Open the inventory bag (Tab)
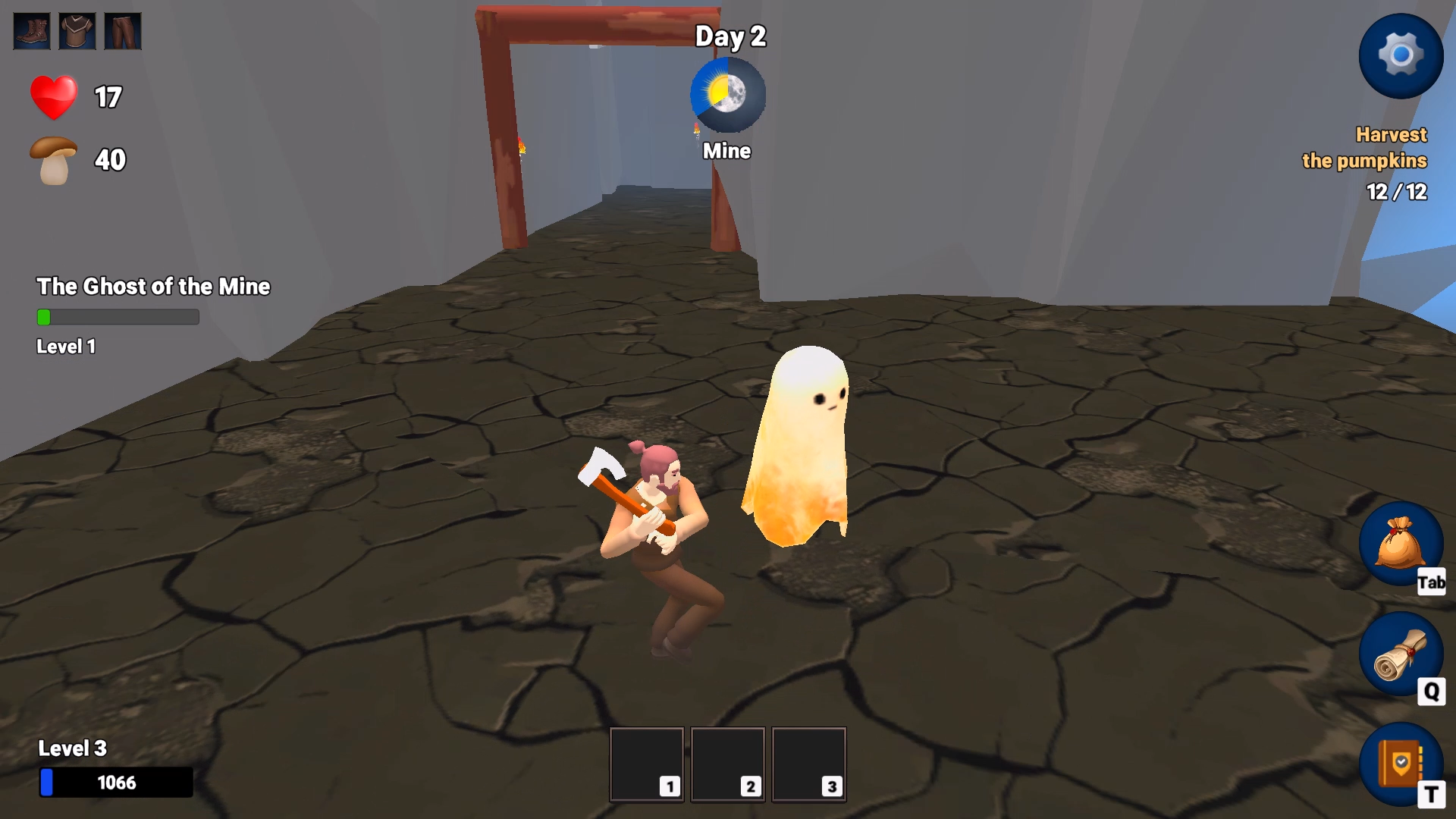The image size is (1456, 819). [1402, 544]
